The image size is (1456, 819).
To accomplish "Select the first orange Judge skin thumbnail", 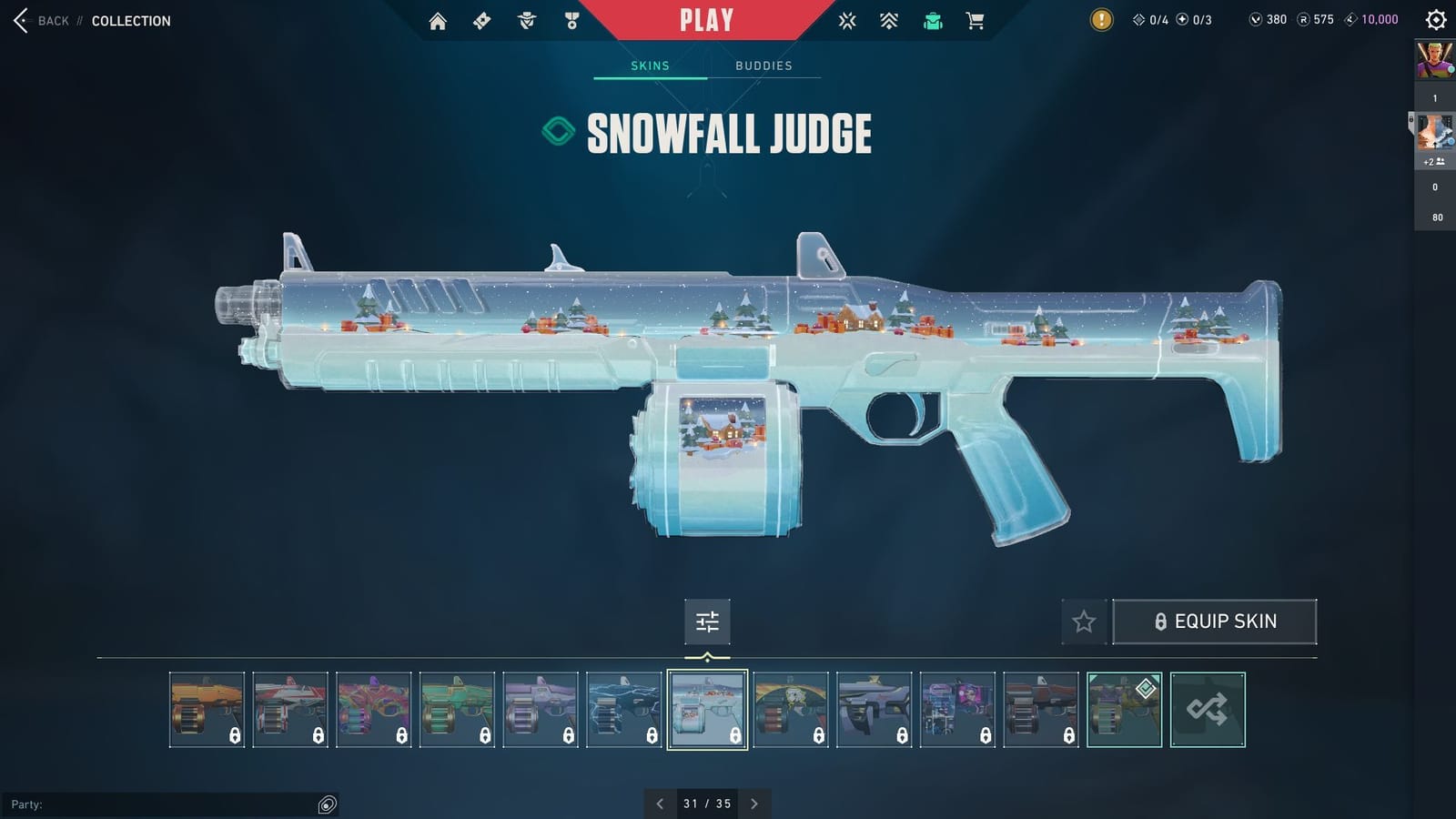I will point(207,709).
